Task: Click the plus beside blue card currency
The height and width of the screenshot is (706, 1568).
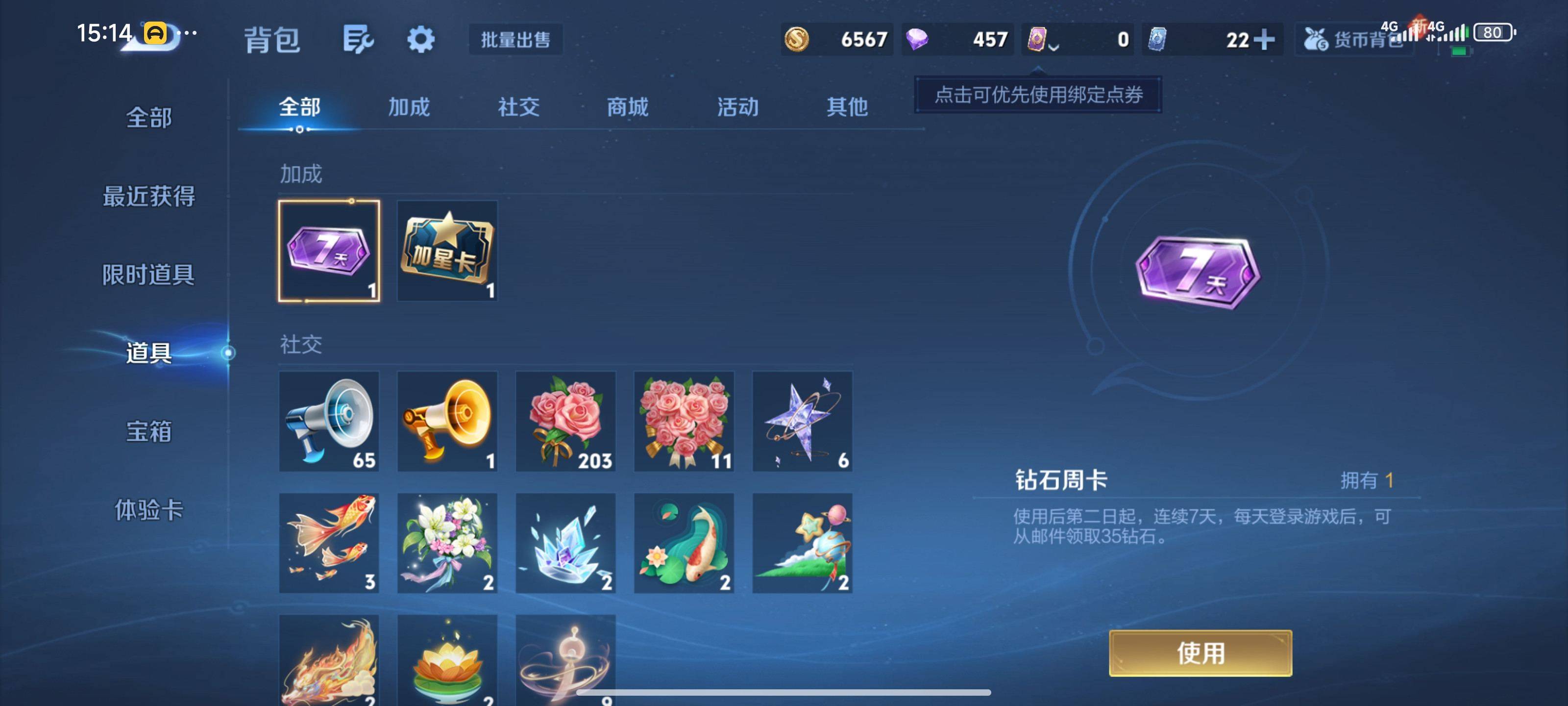Action: 1264,39
